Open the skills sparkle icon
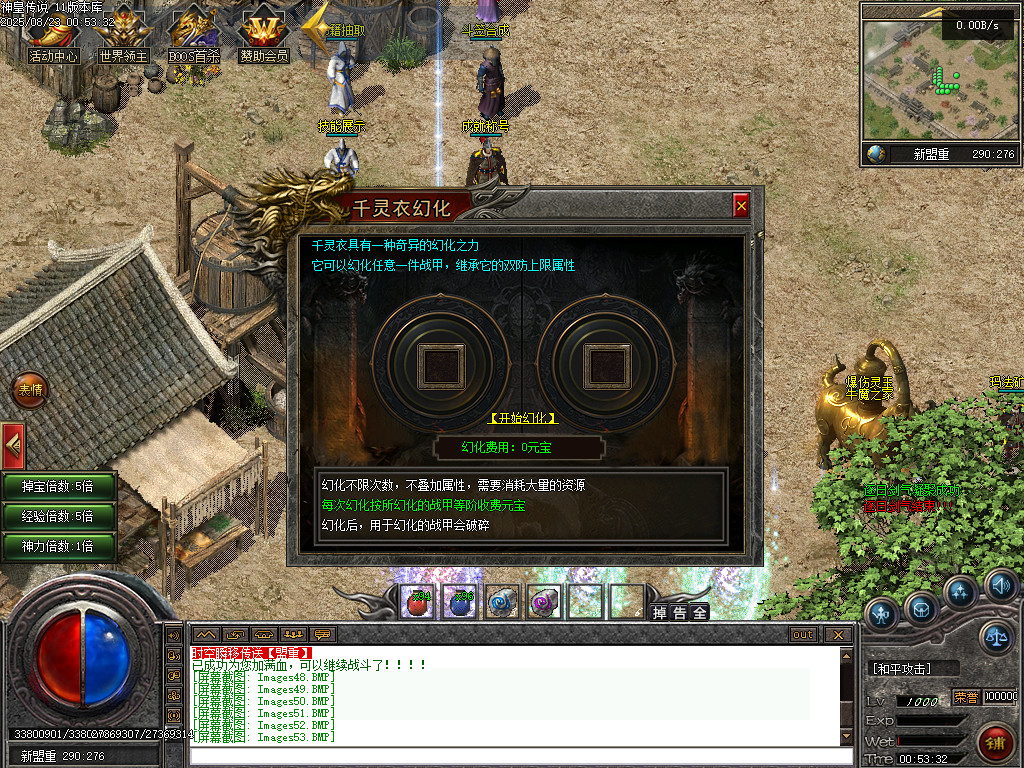Screen dimensions: 1024x768 (x=961, y=592)
